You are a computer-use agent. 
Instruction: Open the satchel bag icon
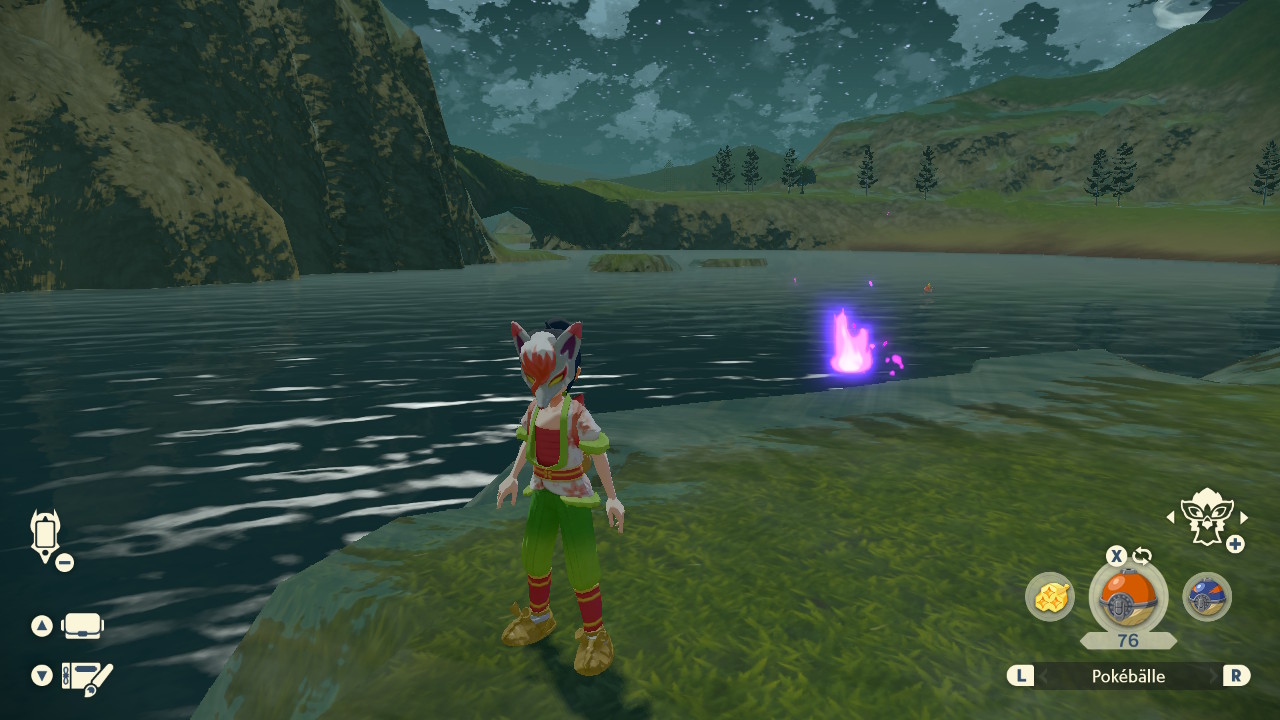pos(82,626)
